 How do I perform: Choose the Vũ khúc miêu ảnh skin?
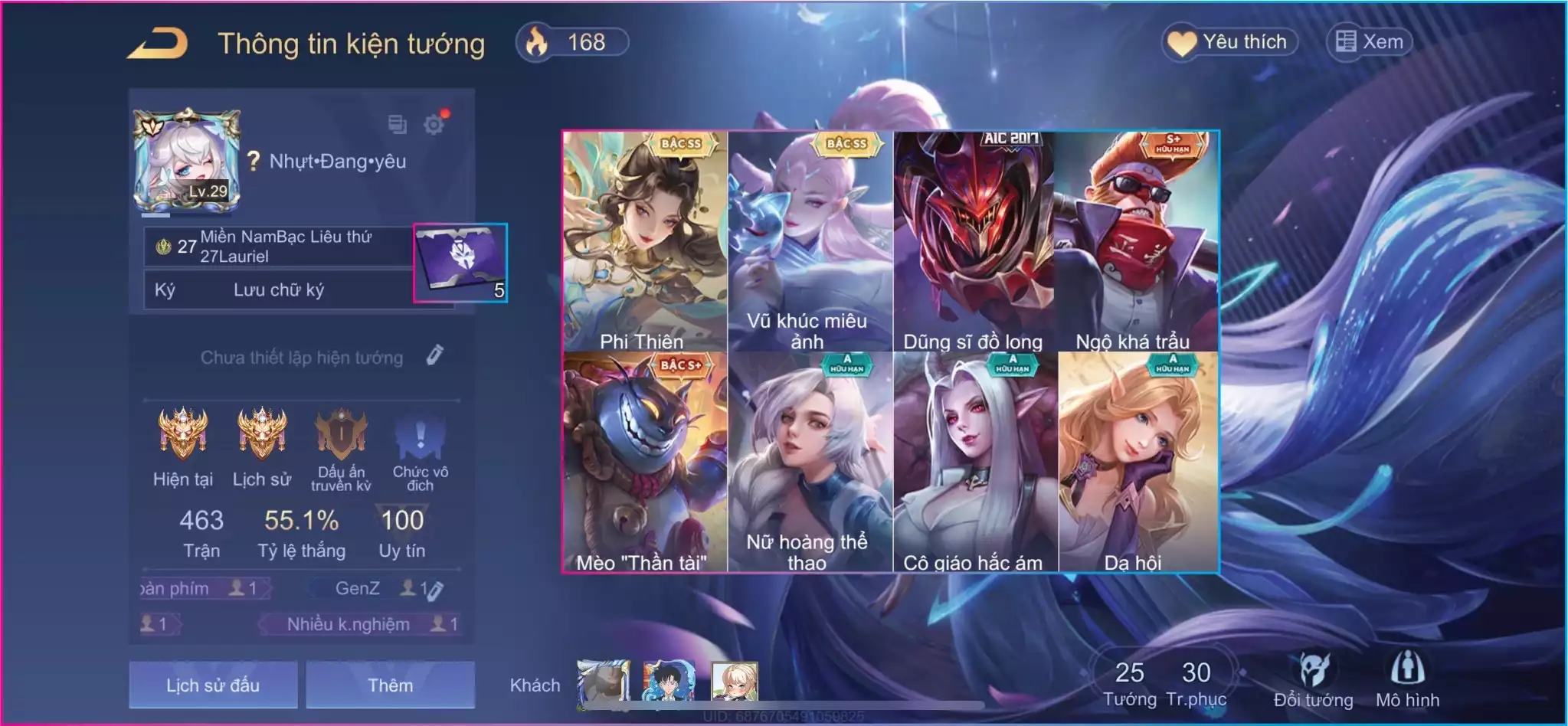[x=810, y=241]
